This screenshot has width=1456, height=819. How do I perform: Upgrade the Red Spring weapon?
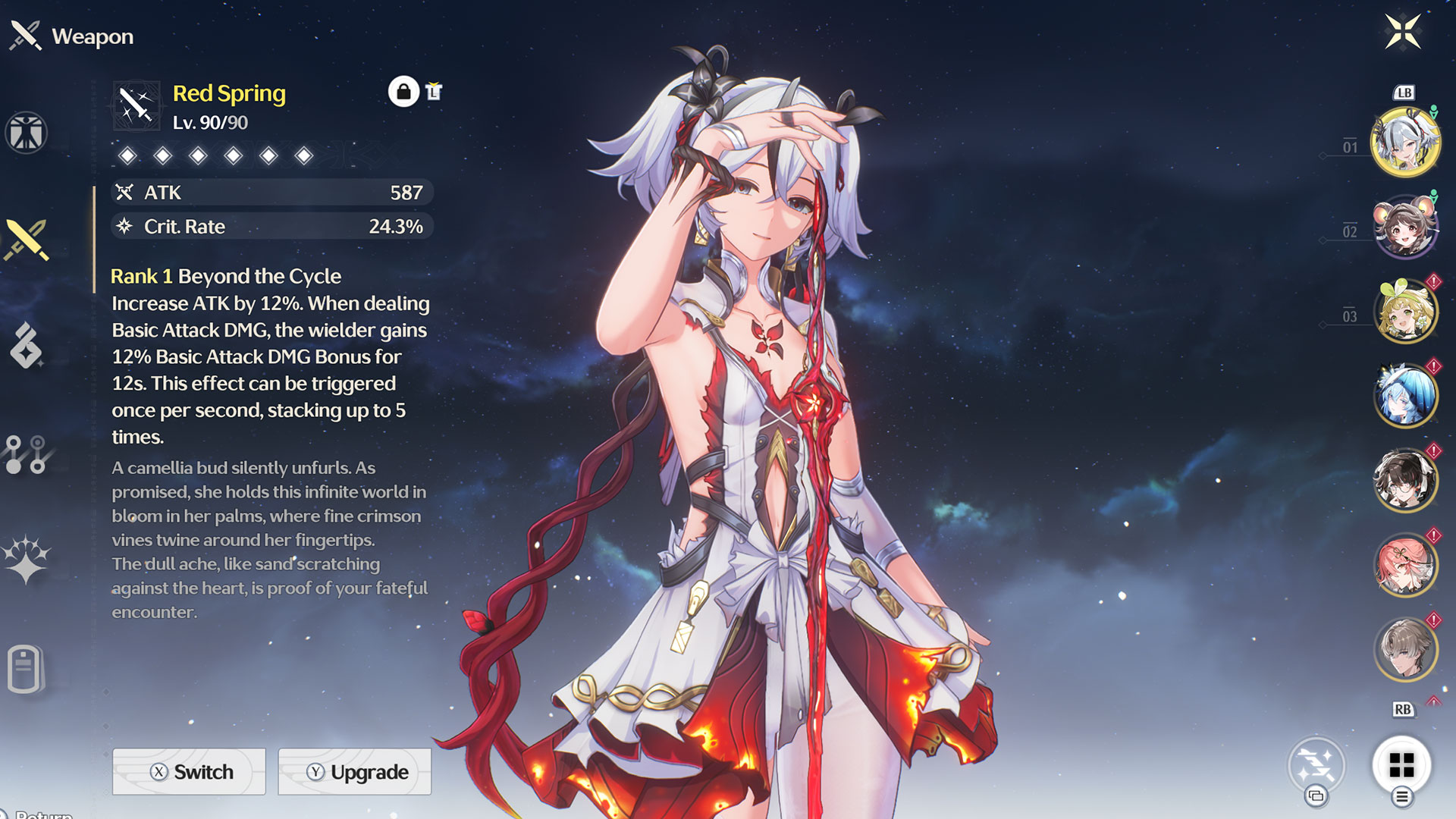pyautogui.click(x=355, y=771)
